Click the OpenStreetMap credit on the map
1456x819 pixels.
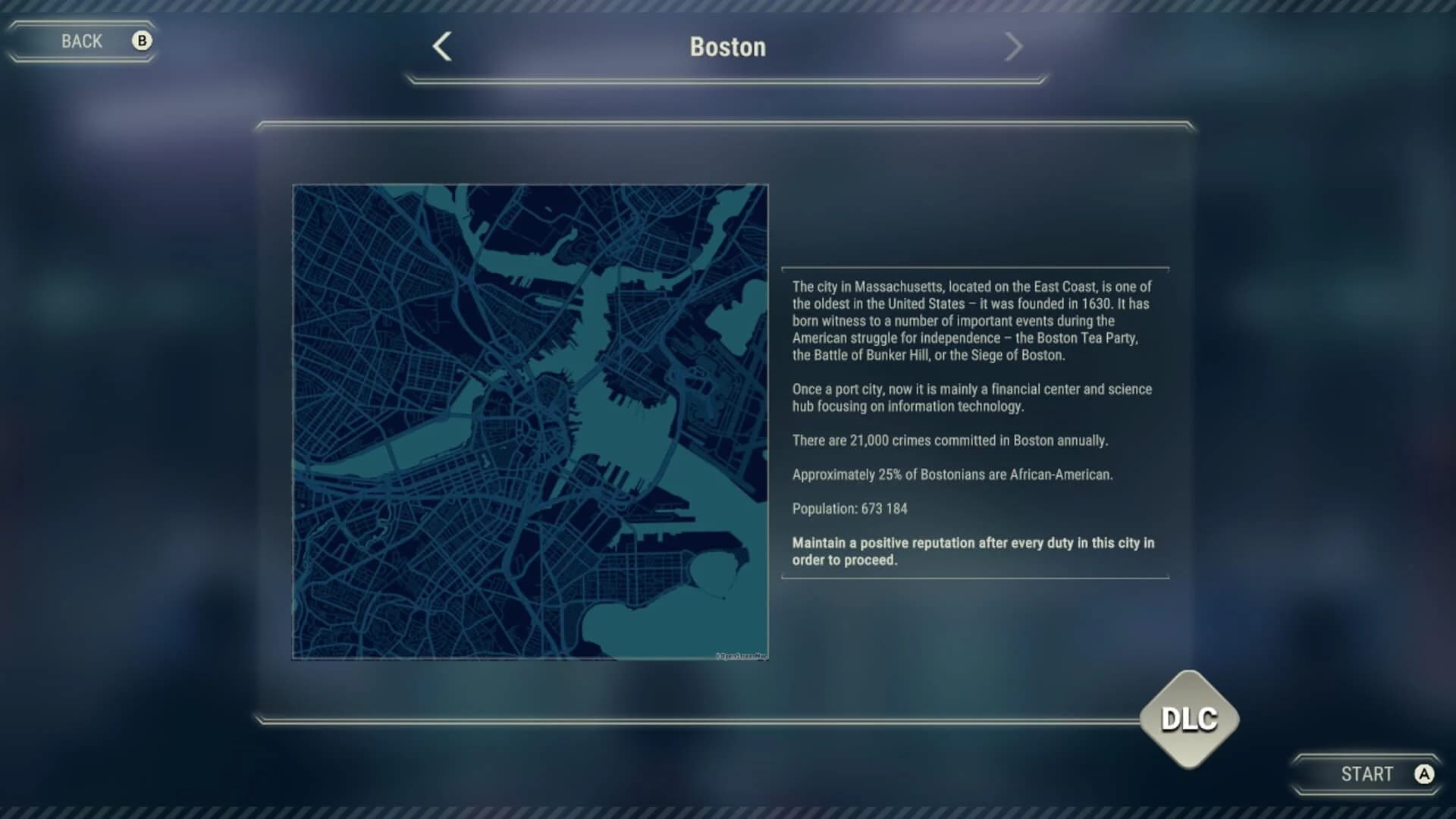741,654
